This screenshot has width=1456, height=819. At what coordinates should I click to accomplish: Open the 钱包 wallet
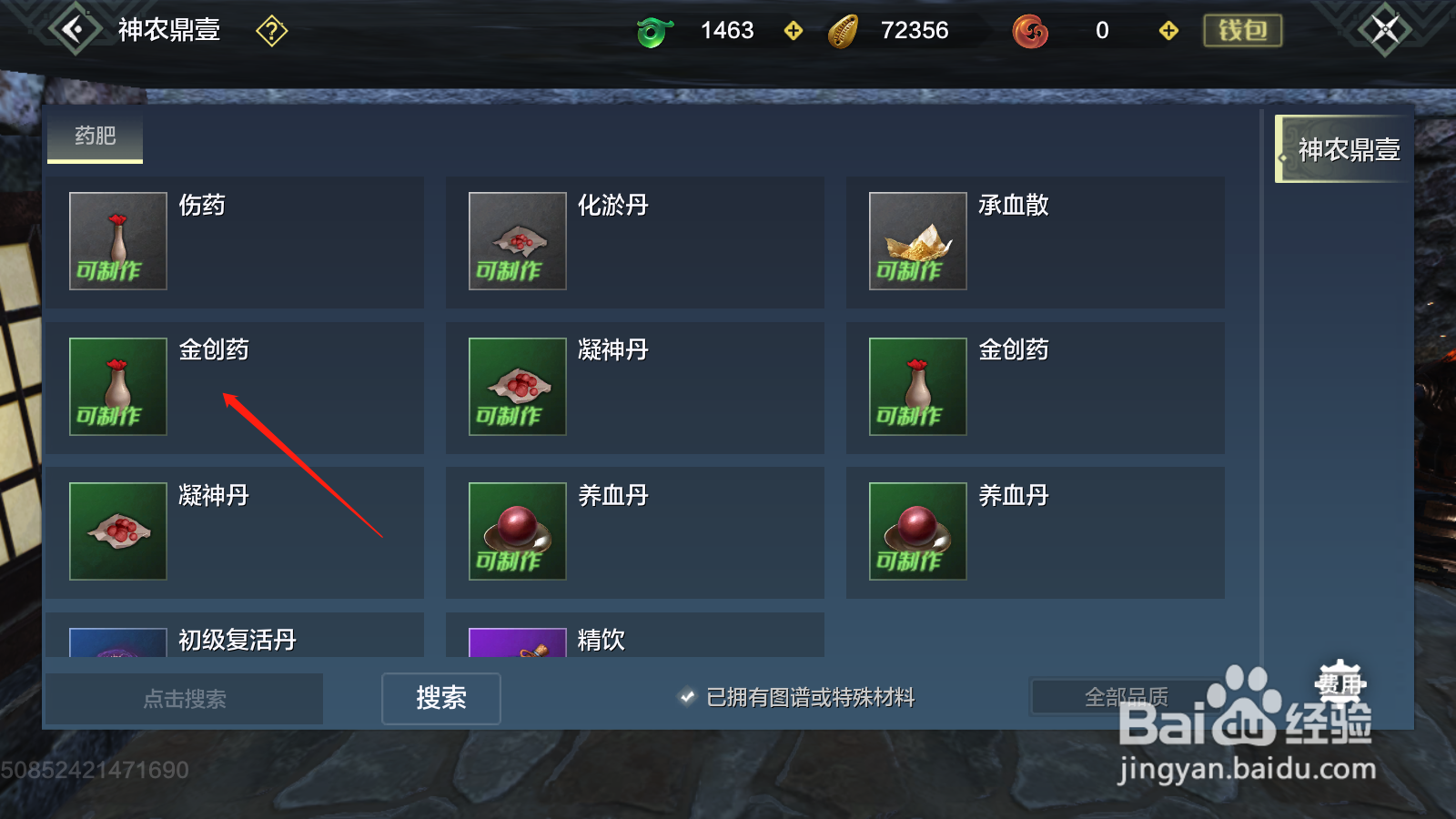1242,28
